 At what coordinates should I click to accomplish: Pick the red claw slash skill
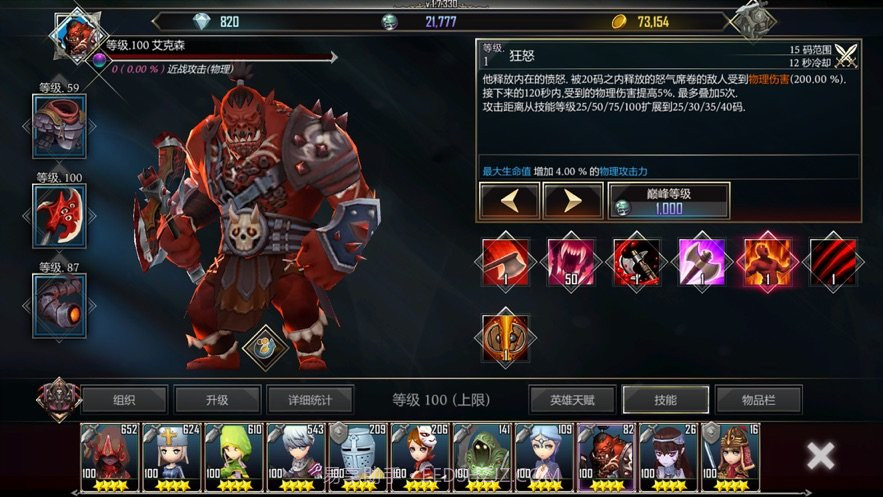point(834,263)
